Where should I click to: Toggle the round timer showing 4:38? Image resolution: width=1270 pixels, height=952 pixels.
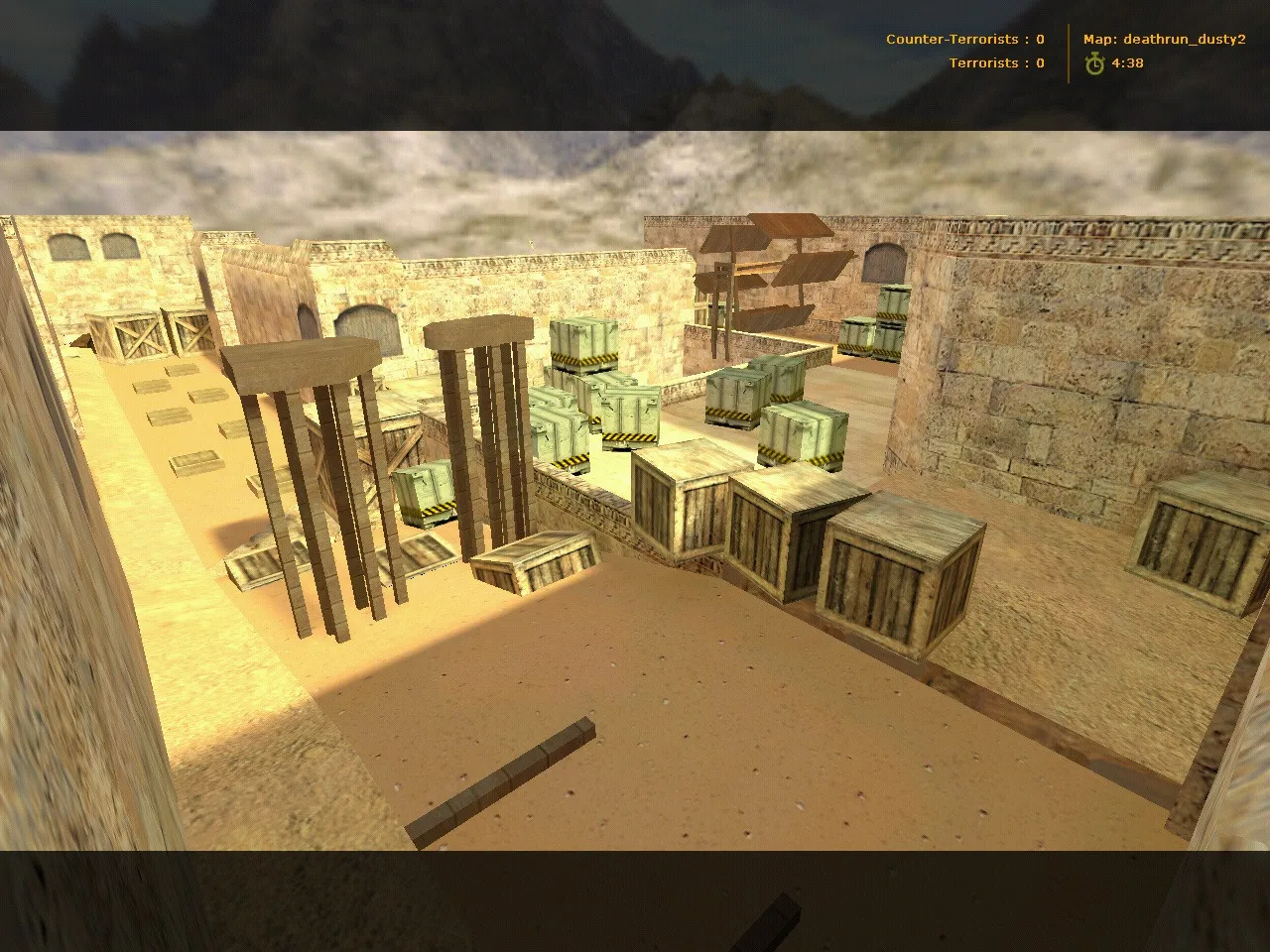tap(1128, 62)
